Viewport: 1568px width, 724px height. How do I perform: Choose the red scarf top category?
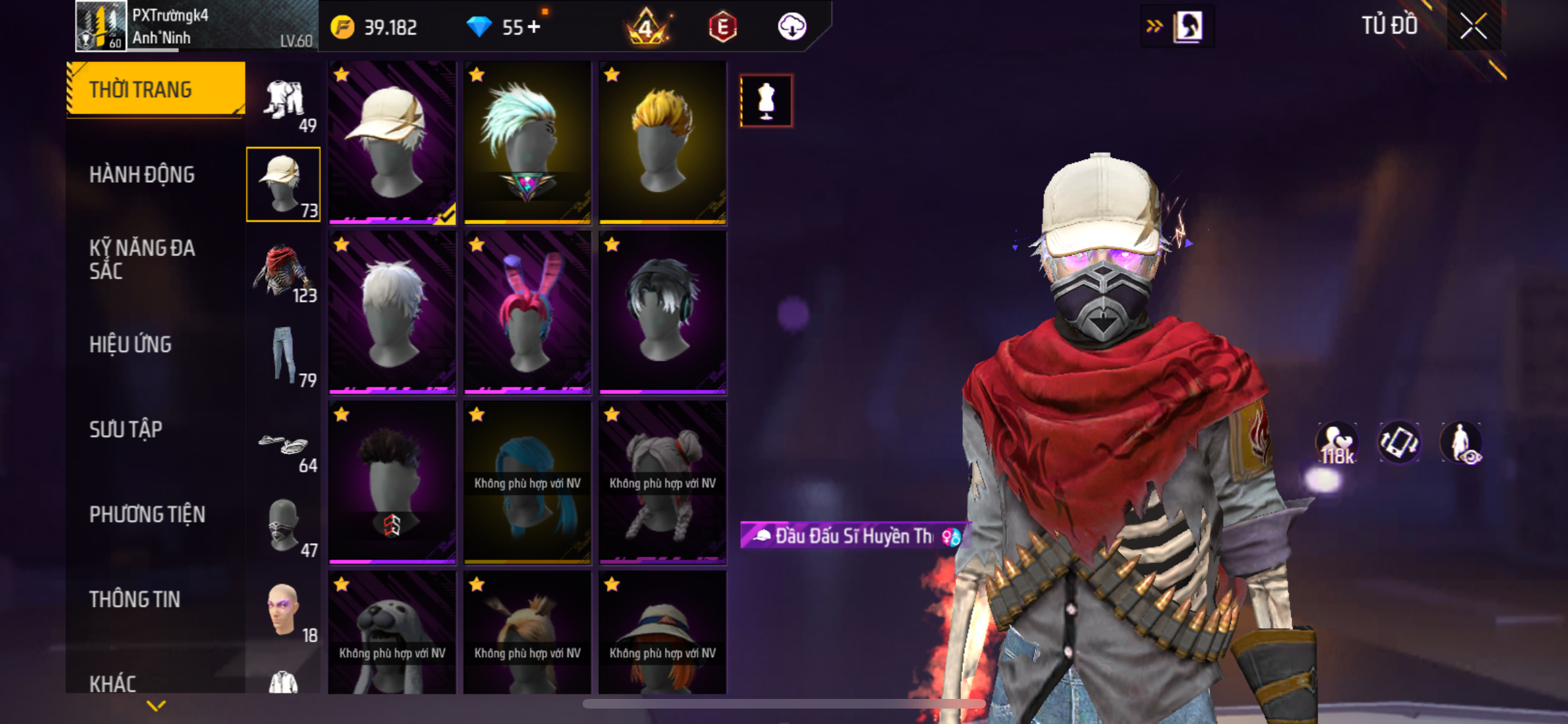pyautogui.click(x=284, y=272)
